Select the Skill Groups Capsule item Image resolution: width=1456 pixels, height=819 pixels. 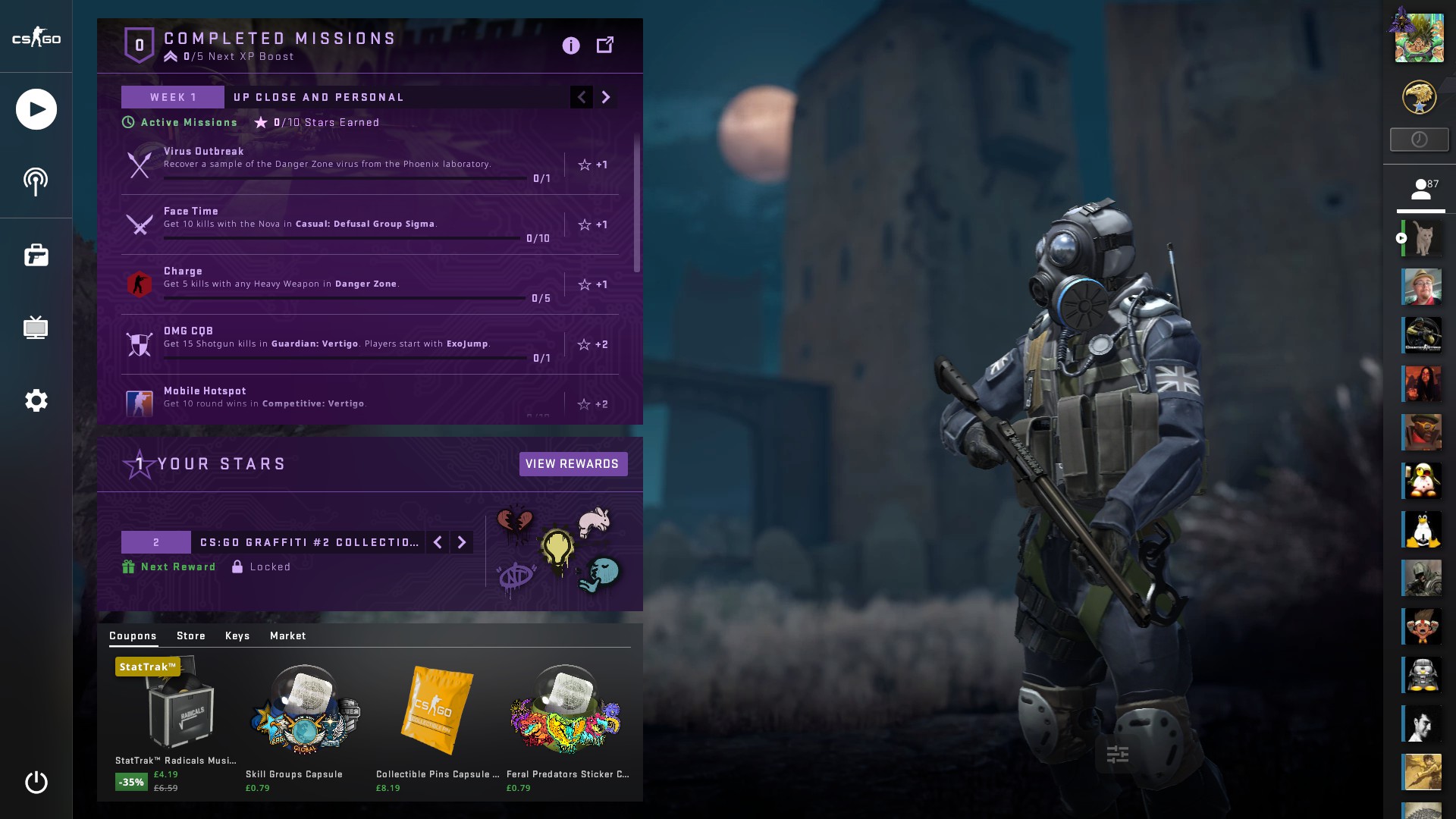click(x=305, y=720)
